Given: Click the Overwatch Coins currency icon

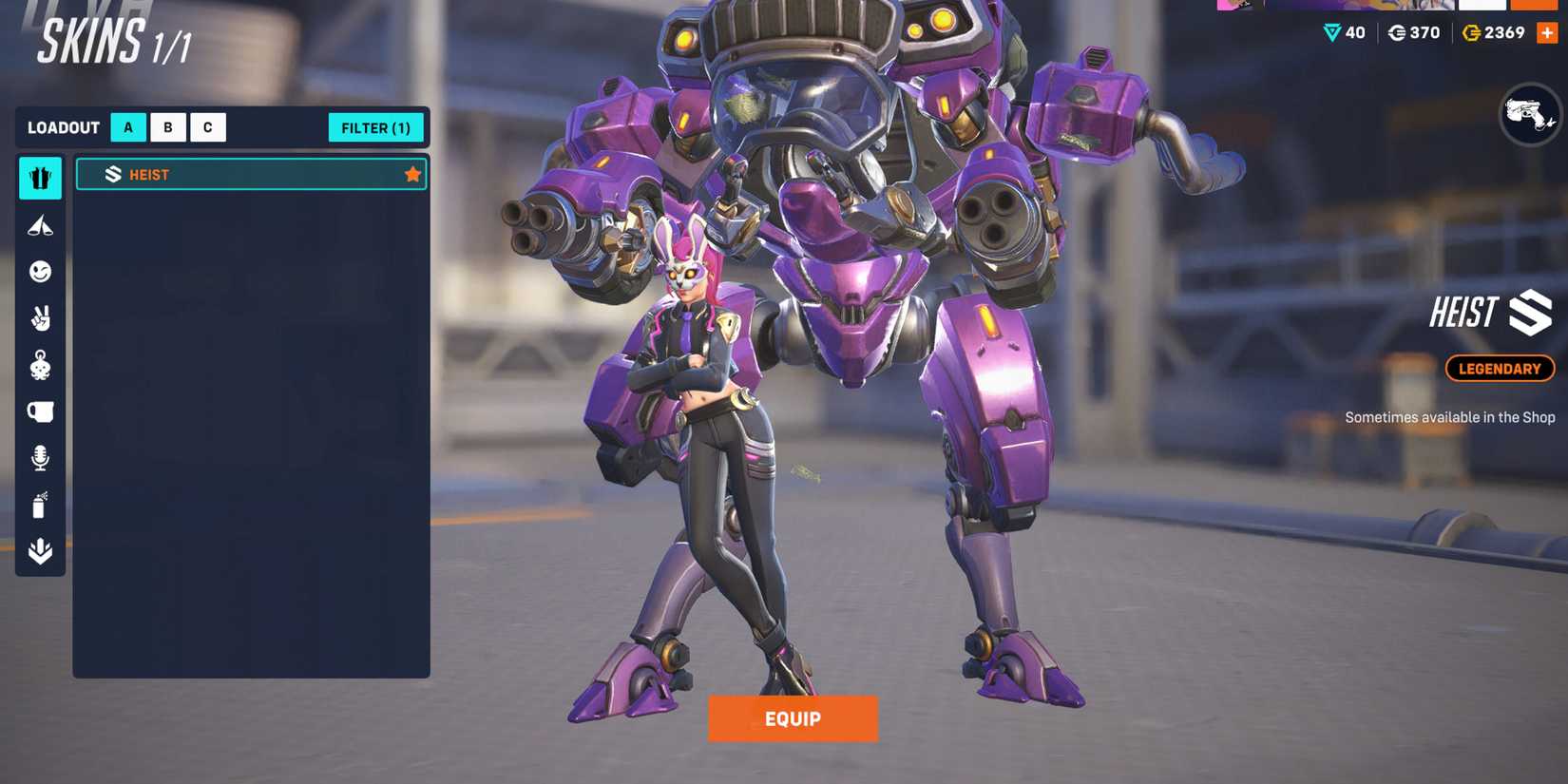Looking at the screenshot, I should pyautogui.click(x=1472, y=31).
